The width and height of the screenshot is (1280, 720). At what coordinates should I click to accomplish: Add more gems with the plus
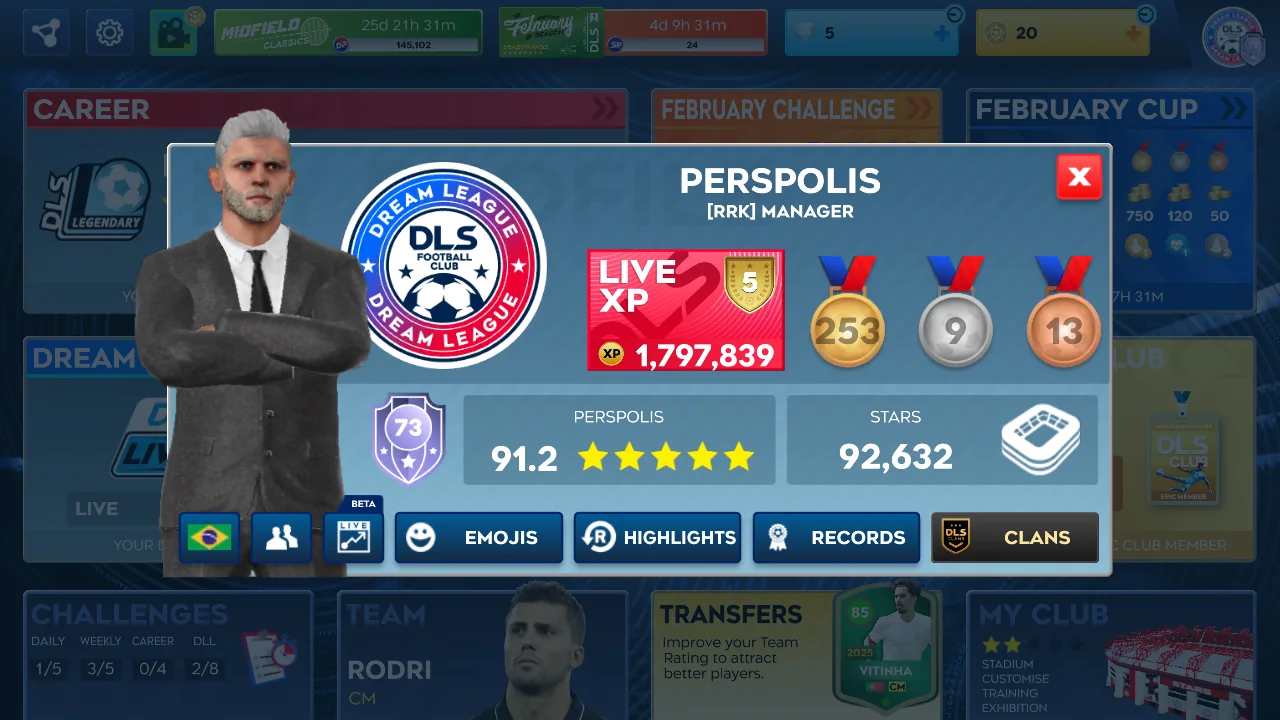pos(941,34)
